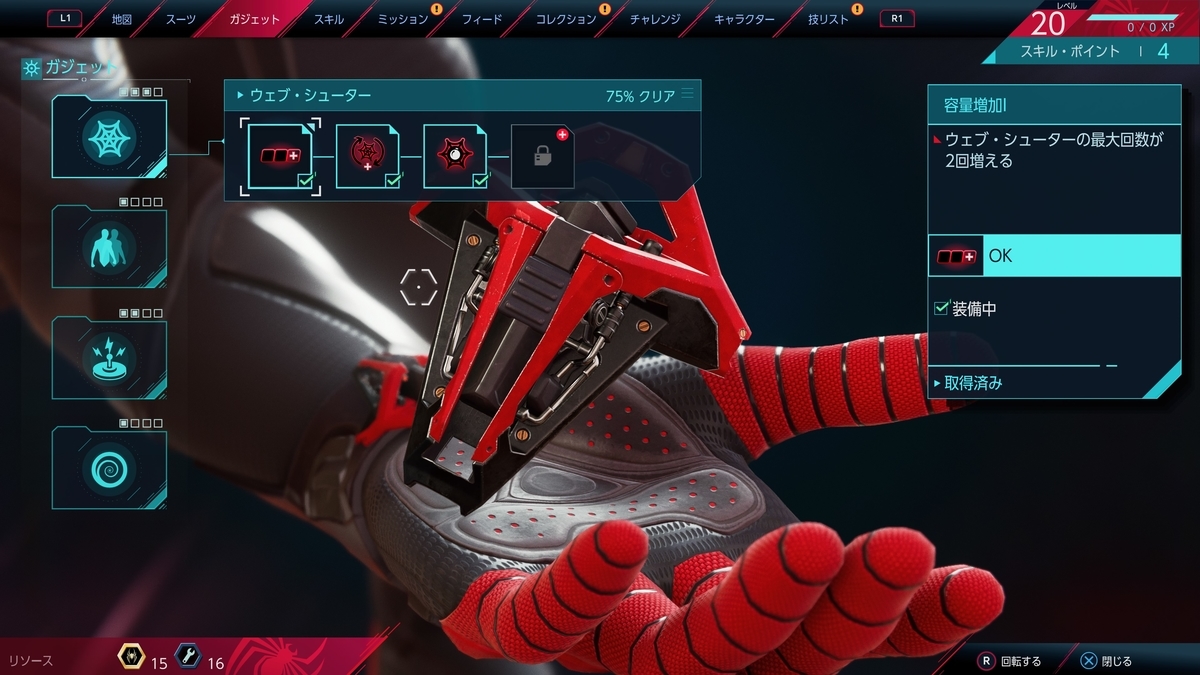Select the electric shock mine gadget
This screenshot has height=675, width=1200.
point(109,357)
